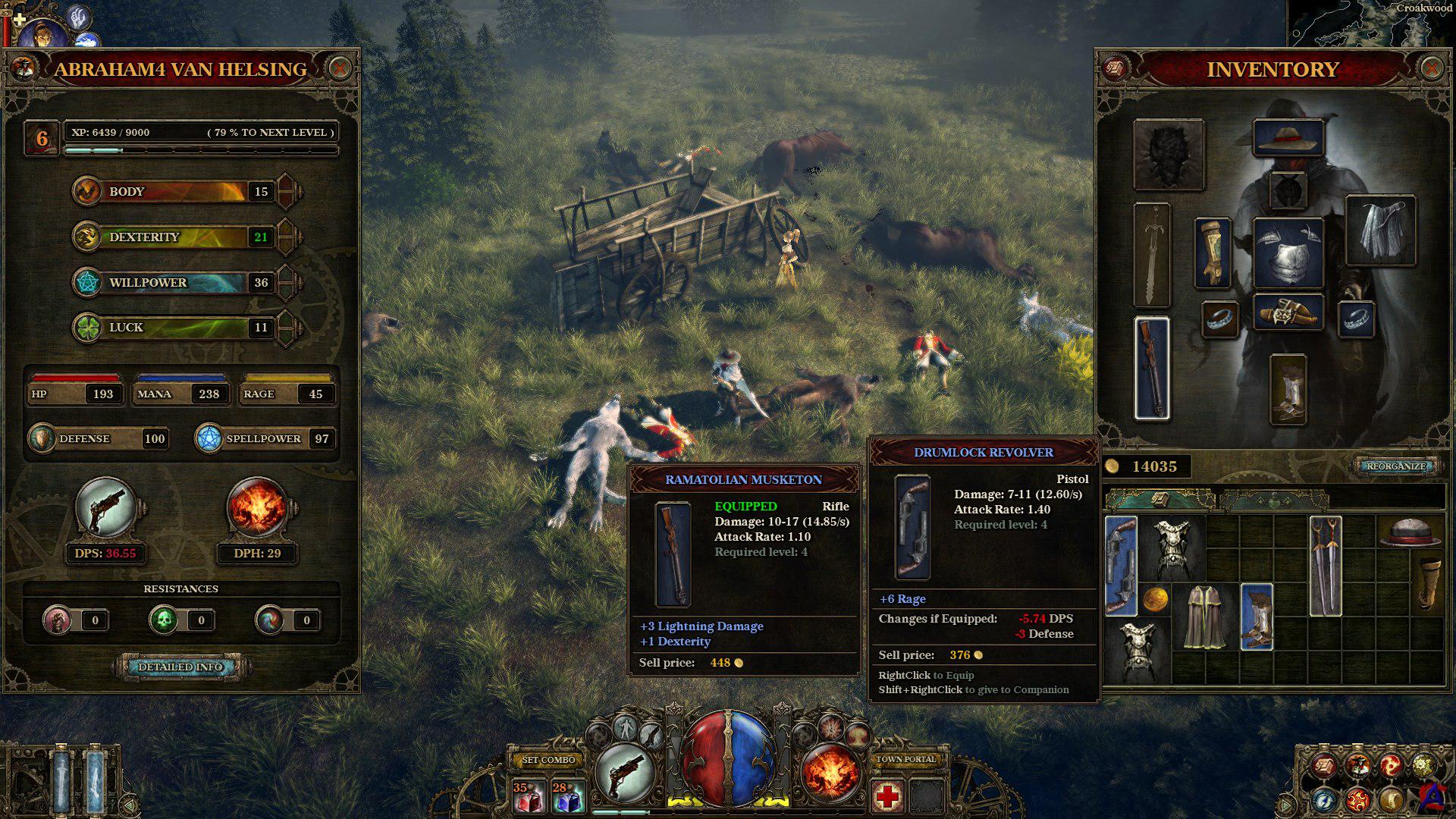Close the Inventory panel
Viewport: 1456px width, 819px height.
(x=1431, y=69)
